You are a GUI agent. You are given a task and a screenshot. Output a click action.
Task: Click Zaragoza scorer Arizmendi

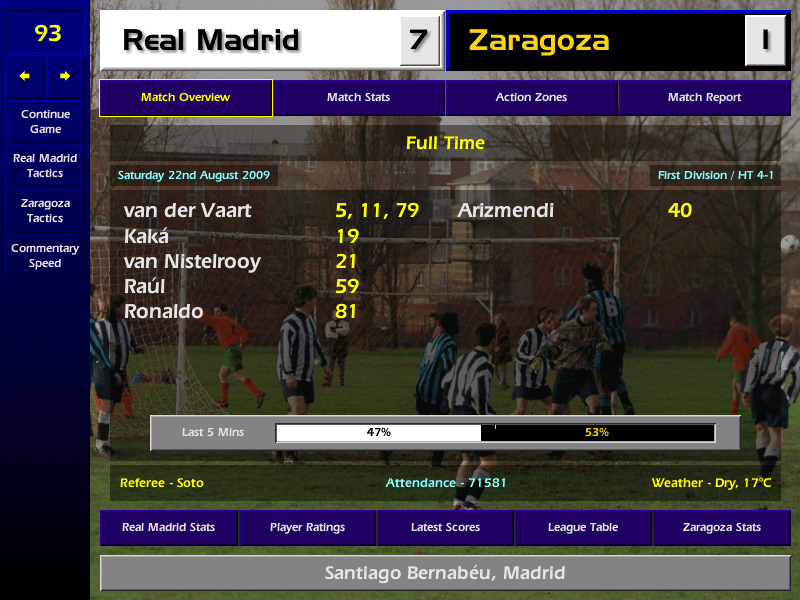point(505,211)
